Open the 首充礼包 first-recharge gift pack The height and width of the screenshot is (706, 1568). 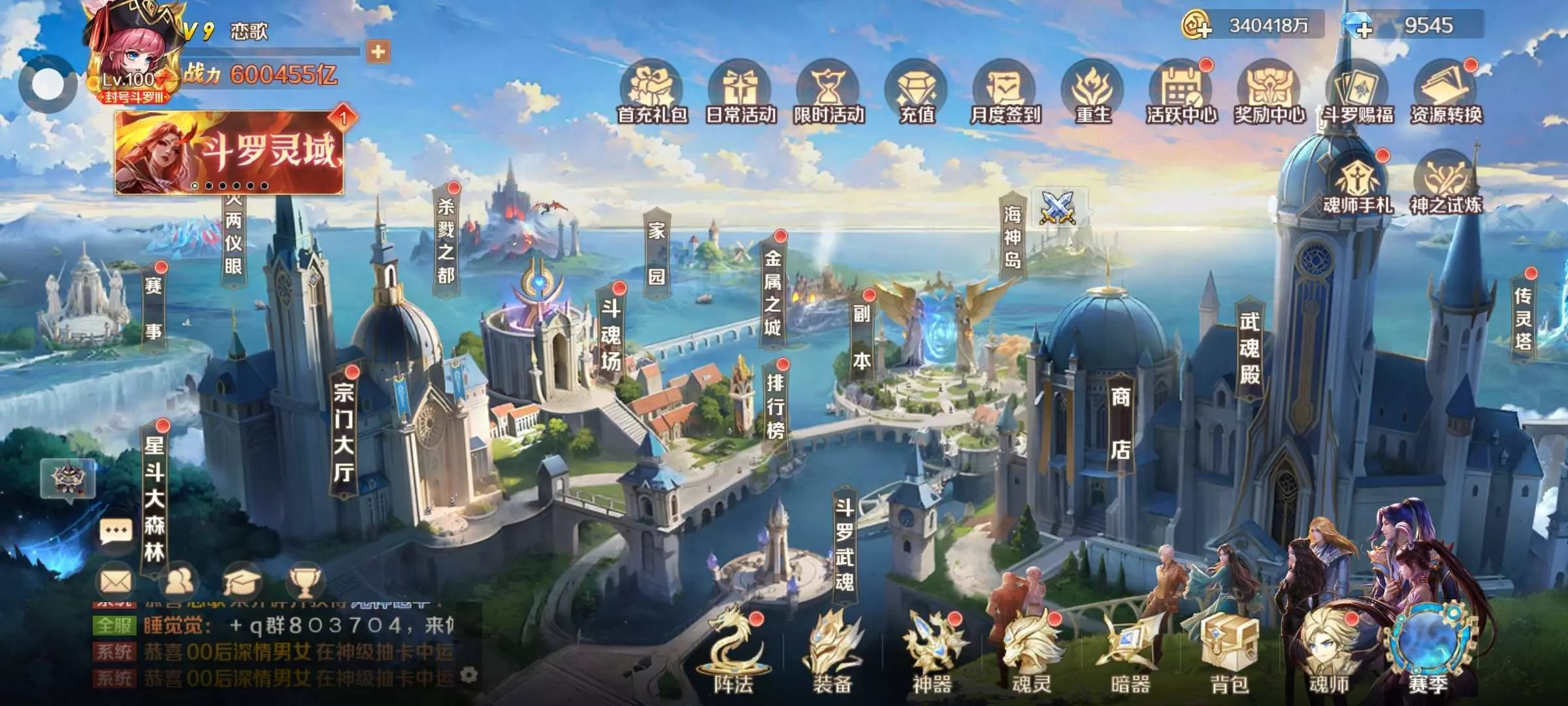(x=651, y=93)
